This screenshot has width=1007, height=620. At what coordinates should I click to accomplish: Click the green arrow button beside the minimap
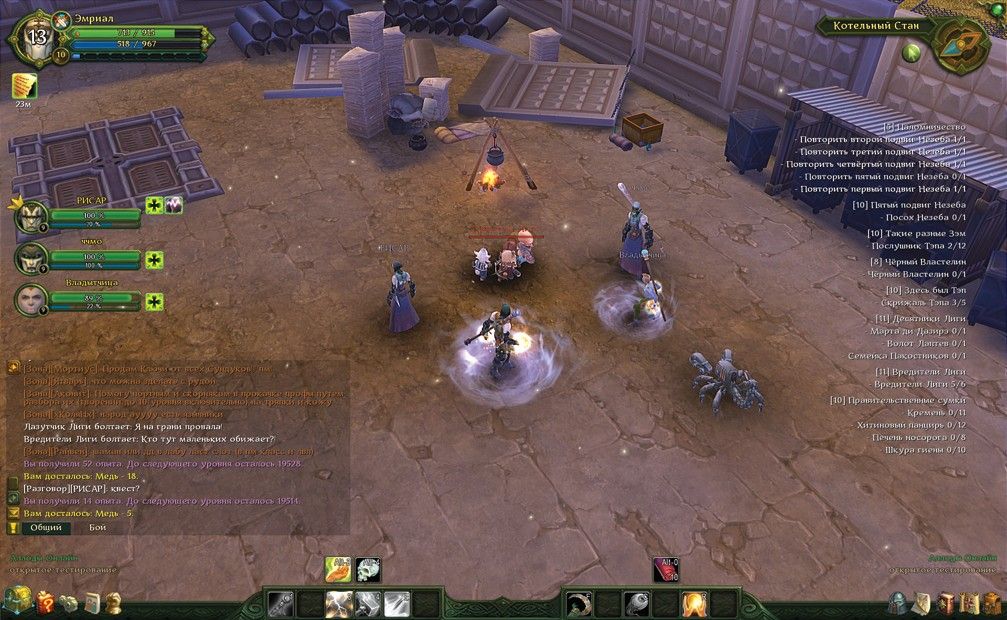click(x=911, y=52)
